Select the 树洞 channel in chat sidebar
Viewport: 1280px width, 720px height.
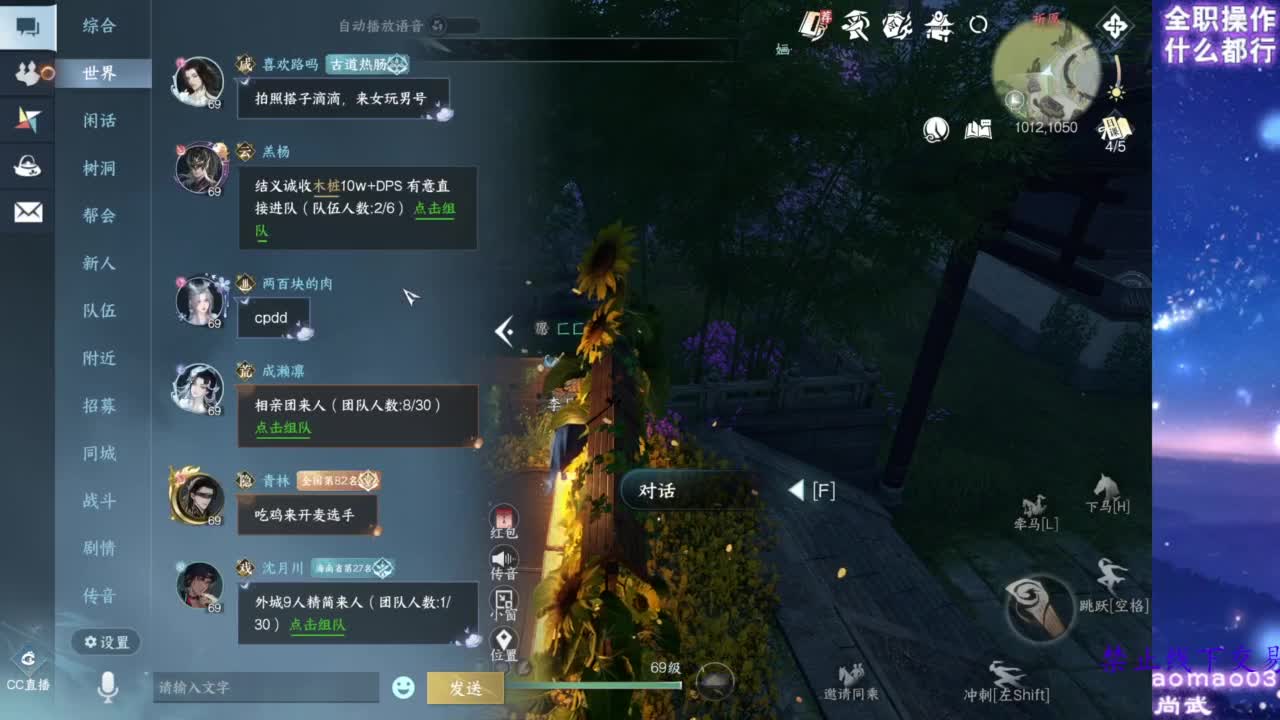pyautogui.click(x=100, y=167)
